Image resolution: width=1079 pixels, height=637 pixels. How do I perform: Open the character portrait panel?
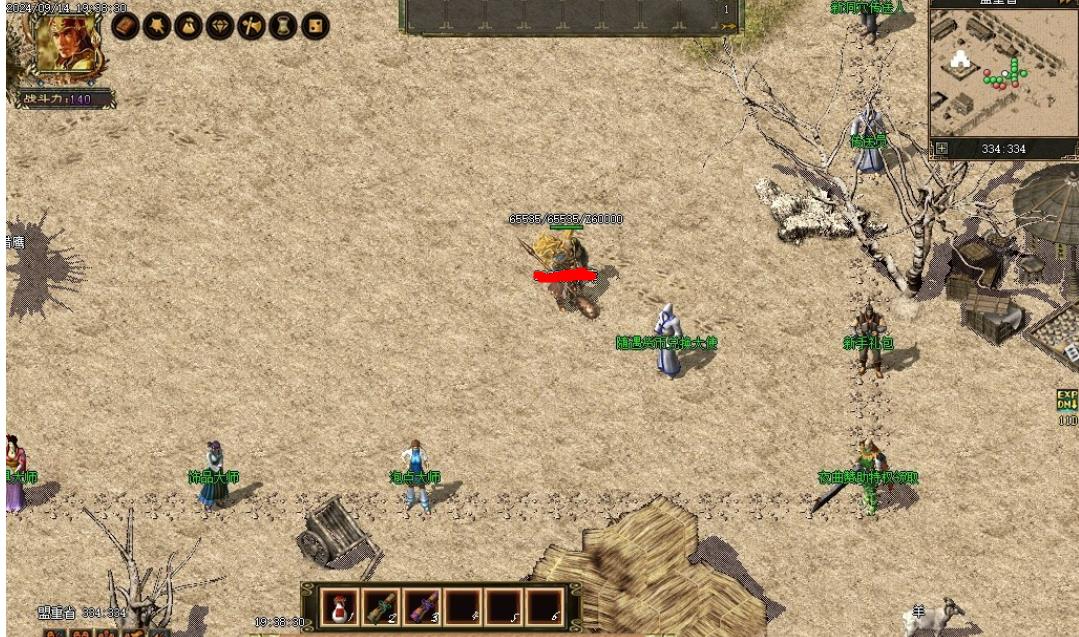click(64, 45)
